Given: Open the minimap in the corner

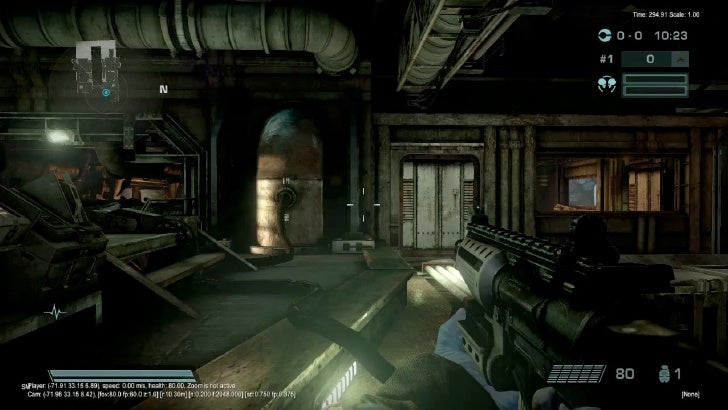Looking at the screenshot, I should pyautogui.click(x=101, y=68).
